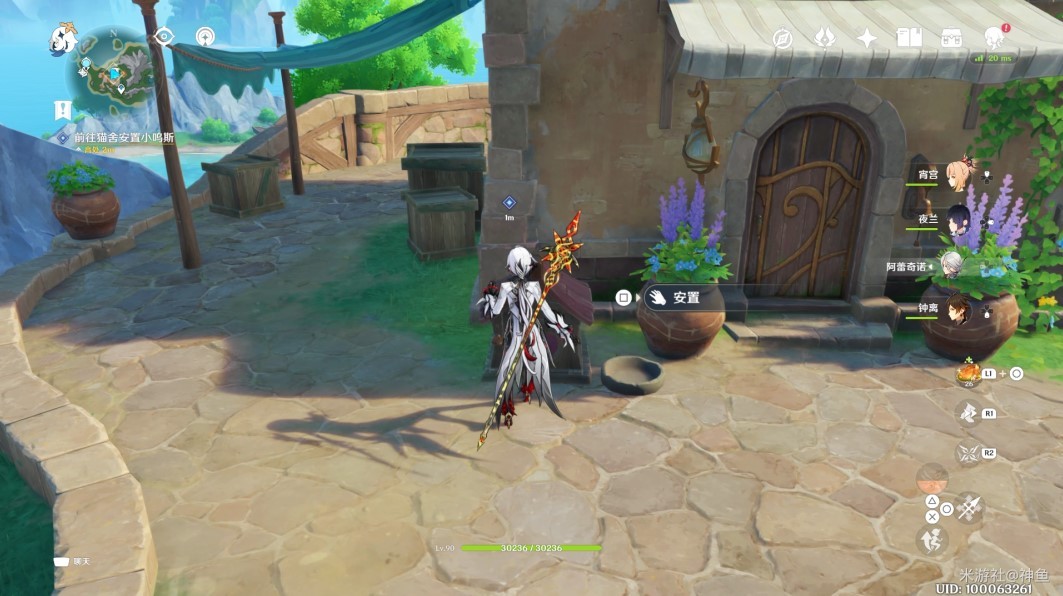Activate the elemental skill icon
This screenshot has width=1063, height=596.
pos(966,412)
